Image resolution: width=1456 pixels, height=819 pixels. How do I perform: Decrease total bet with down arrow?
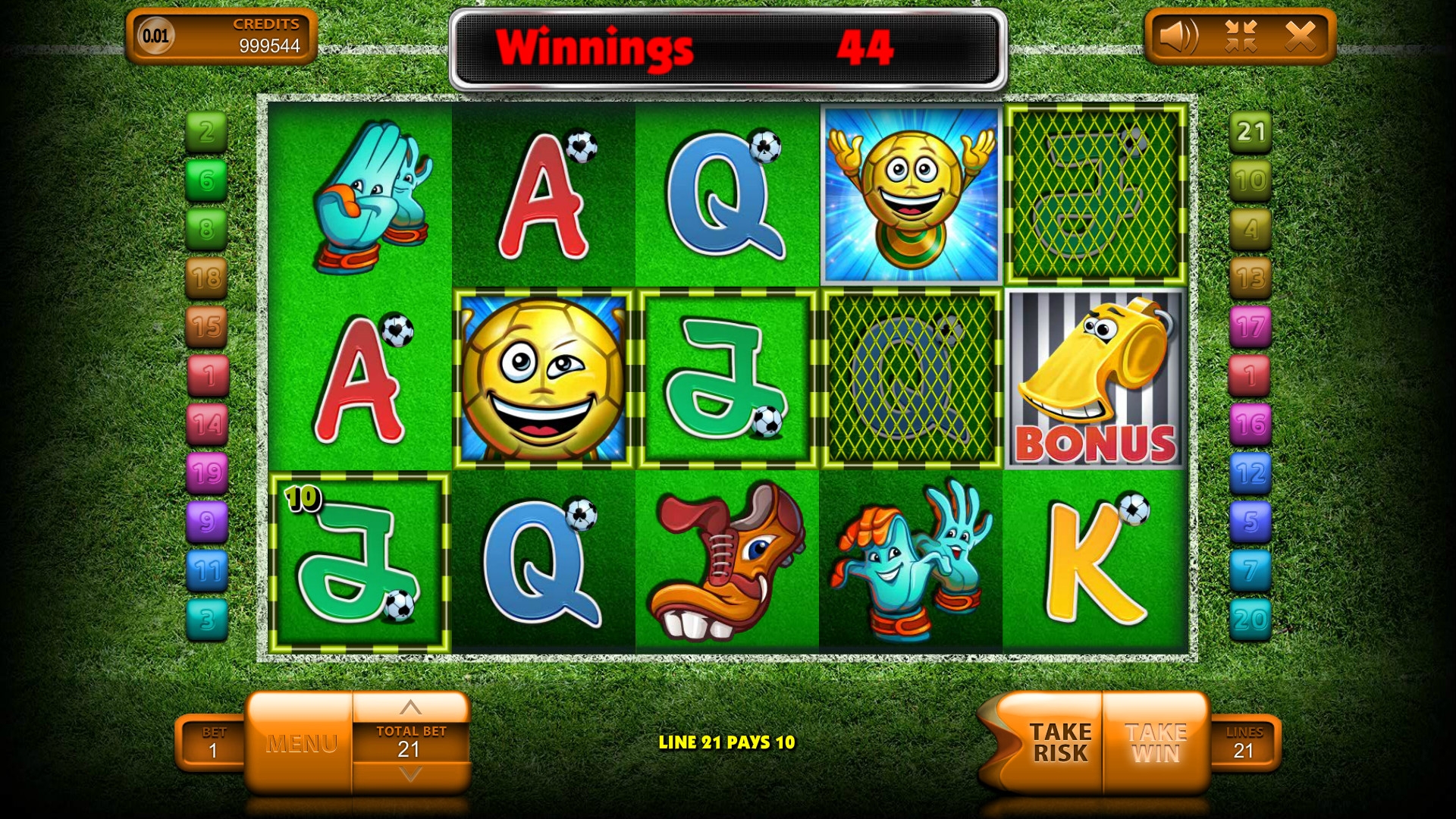pos(410,775)
